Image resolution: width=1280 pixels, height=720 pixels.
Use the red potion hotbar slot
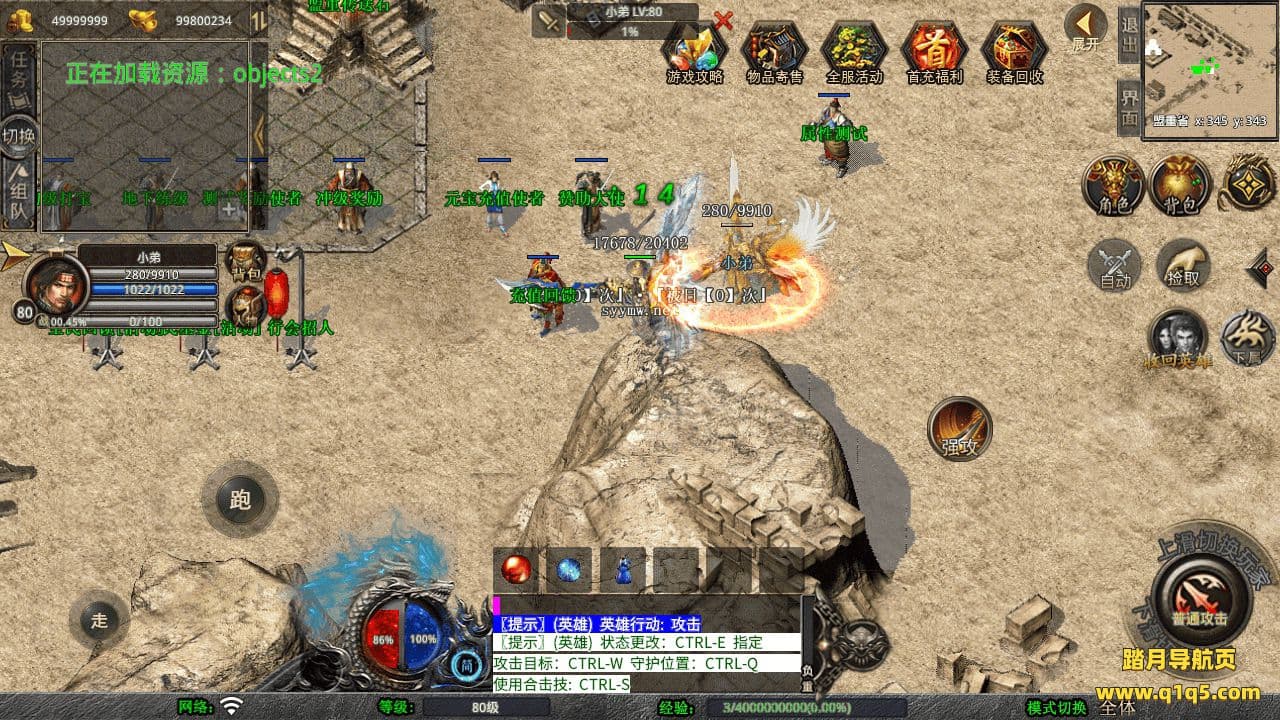(516, 570)
